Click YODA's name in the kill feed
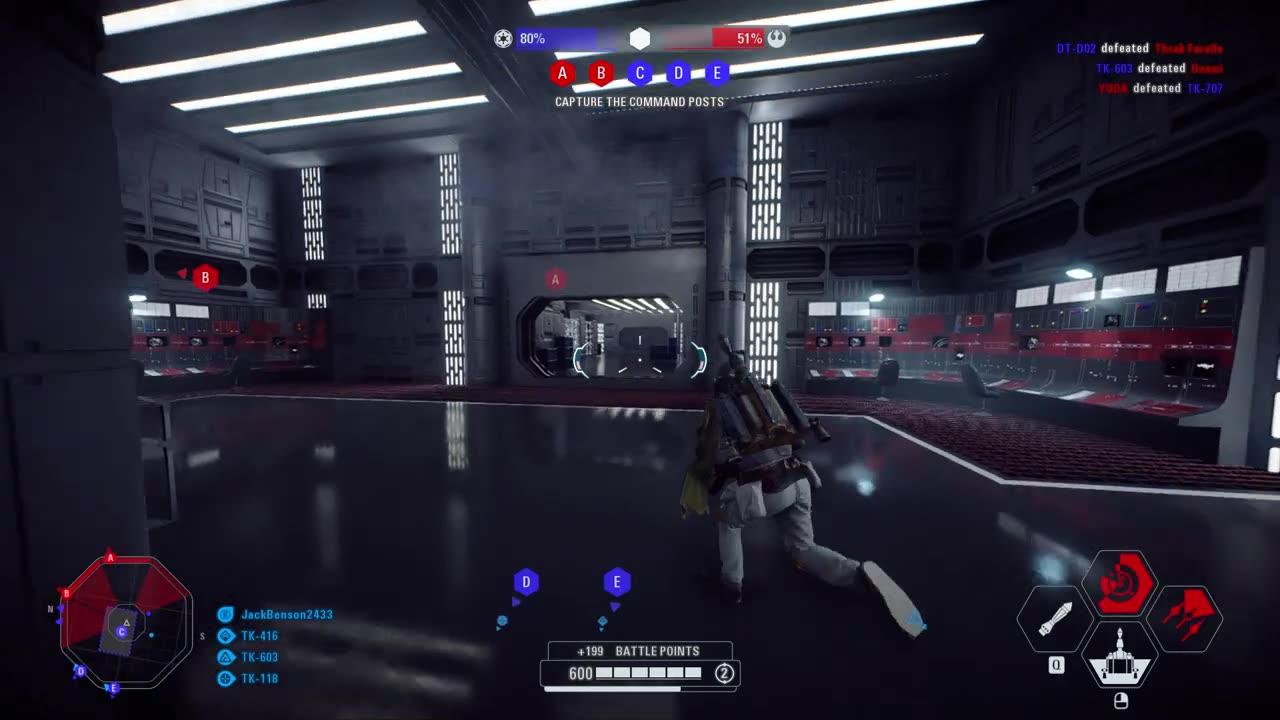 click(1113, 87)
